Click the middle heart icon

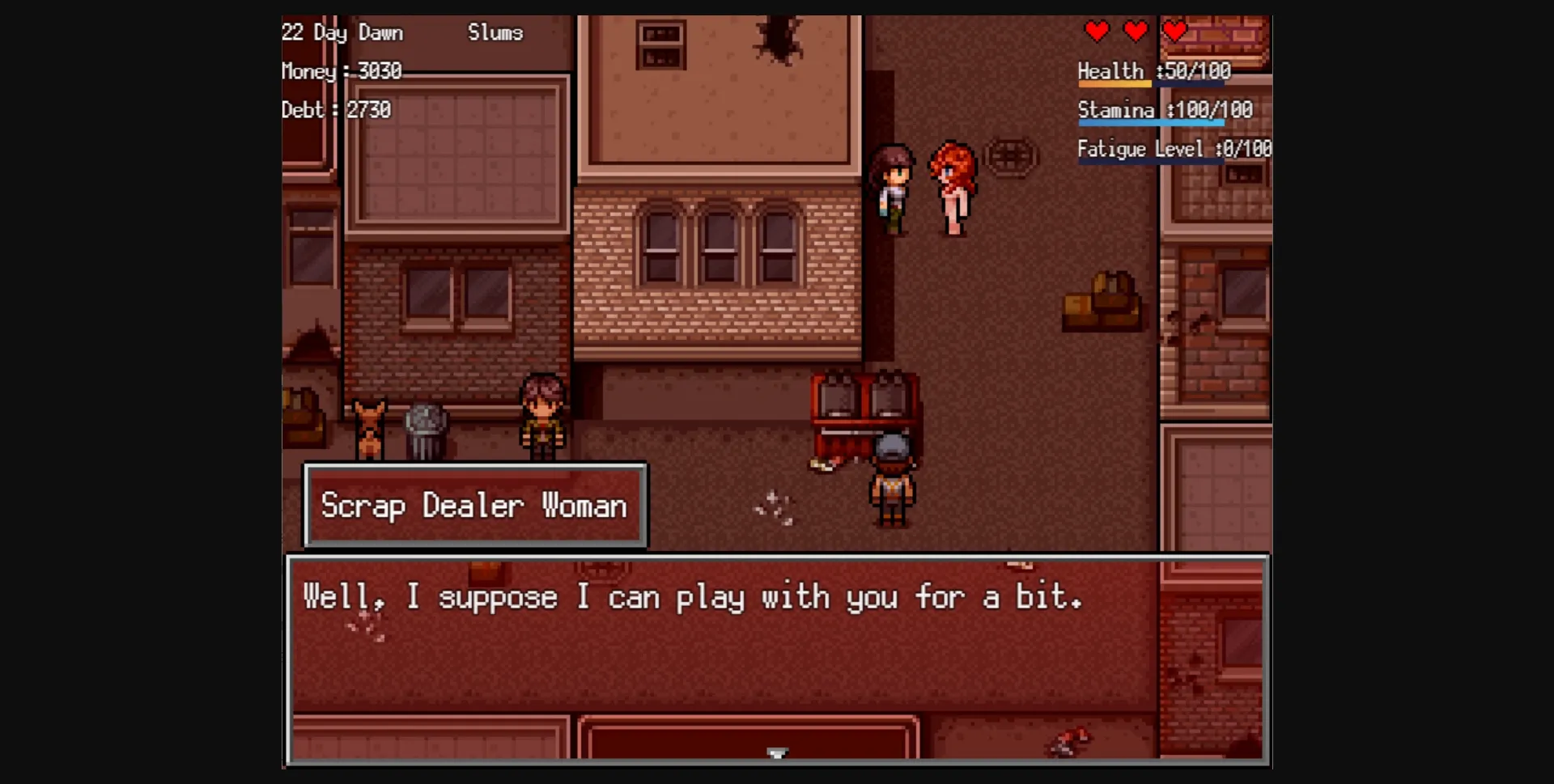tap(1136, 32)
